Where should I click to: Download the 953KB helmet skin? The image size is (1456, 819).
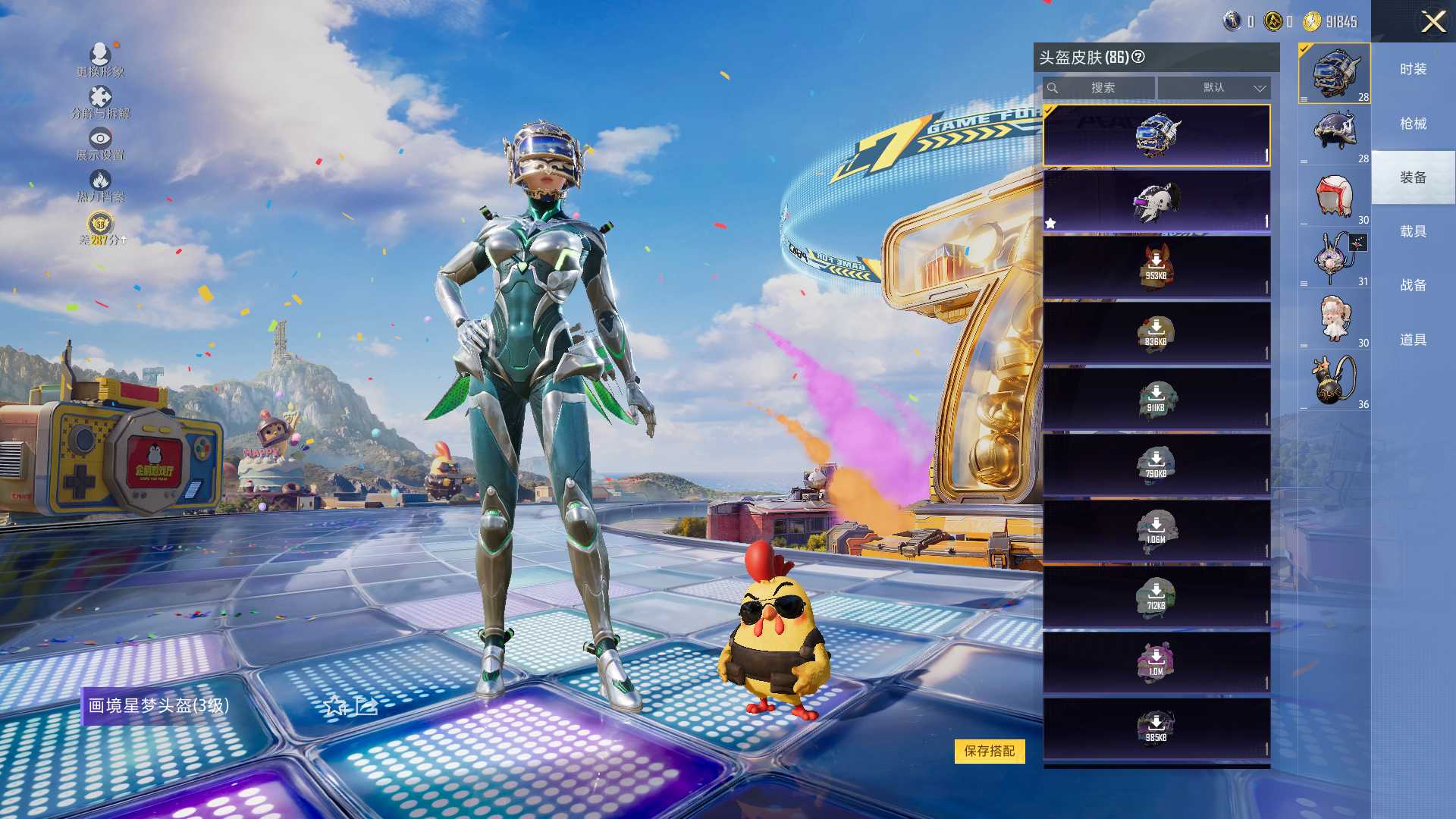coord(1156,266)
